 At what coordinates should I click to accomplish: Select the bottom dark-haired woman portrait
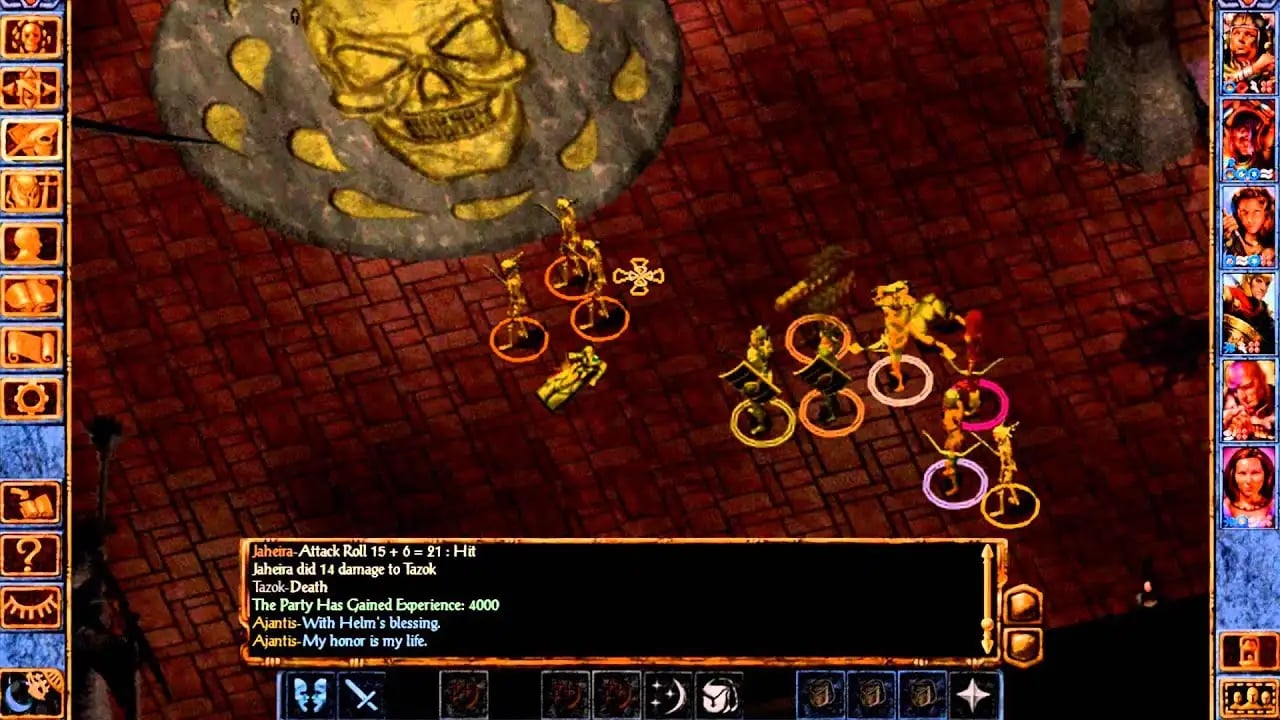tap(1248, 487)
